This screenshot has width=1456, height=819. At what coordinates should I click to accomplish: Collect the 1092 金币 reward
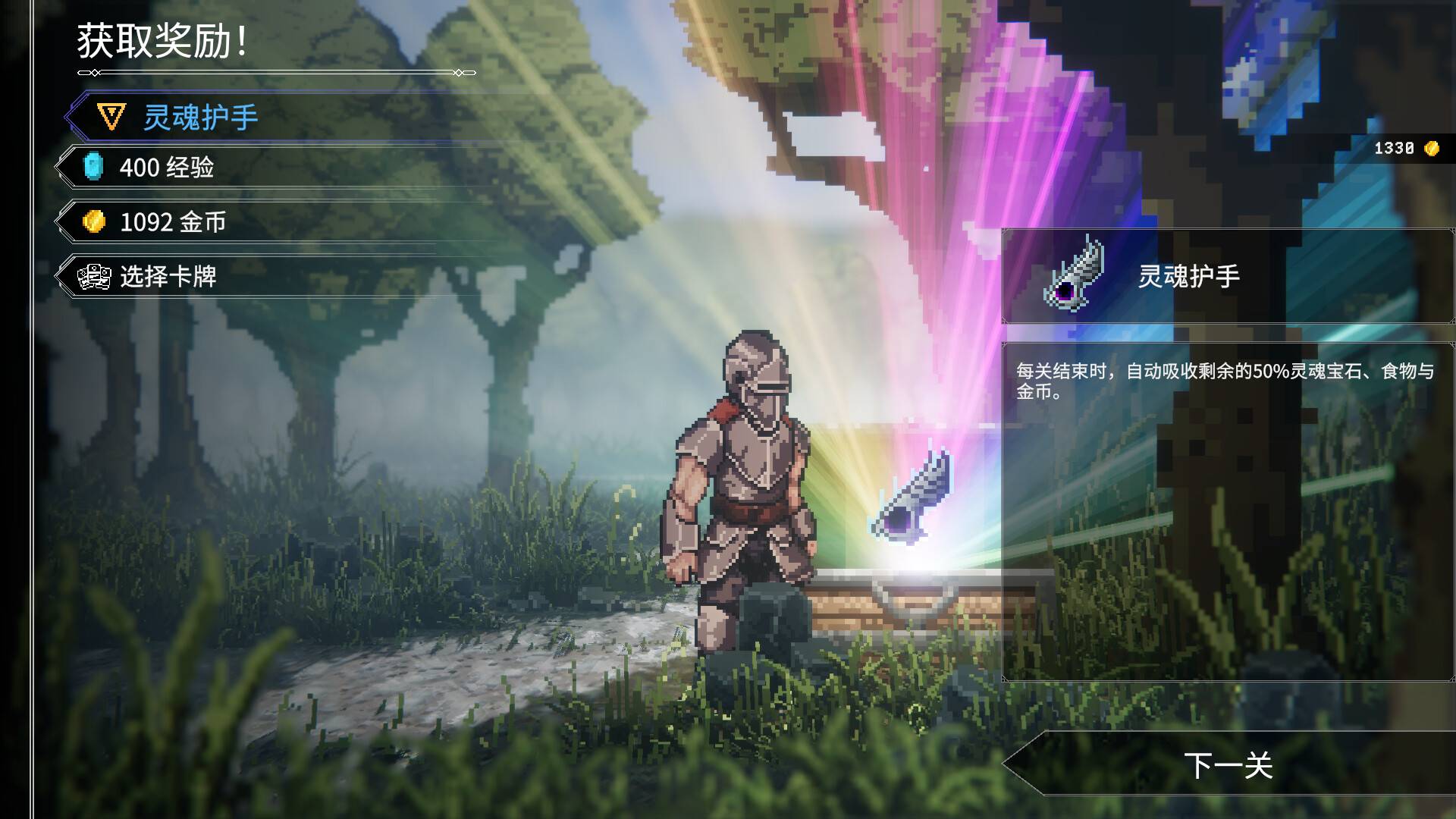click(x=173, y=222)
